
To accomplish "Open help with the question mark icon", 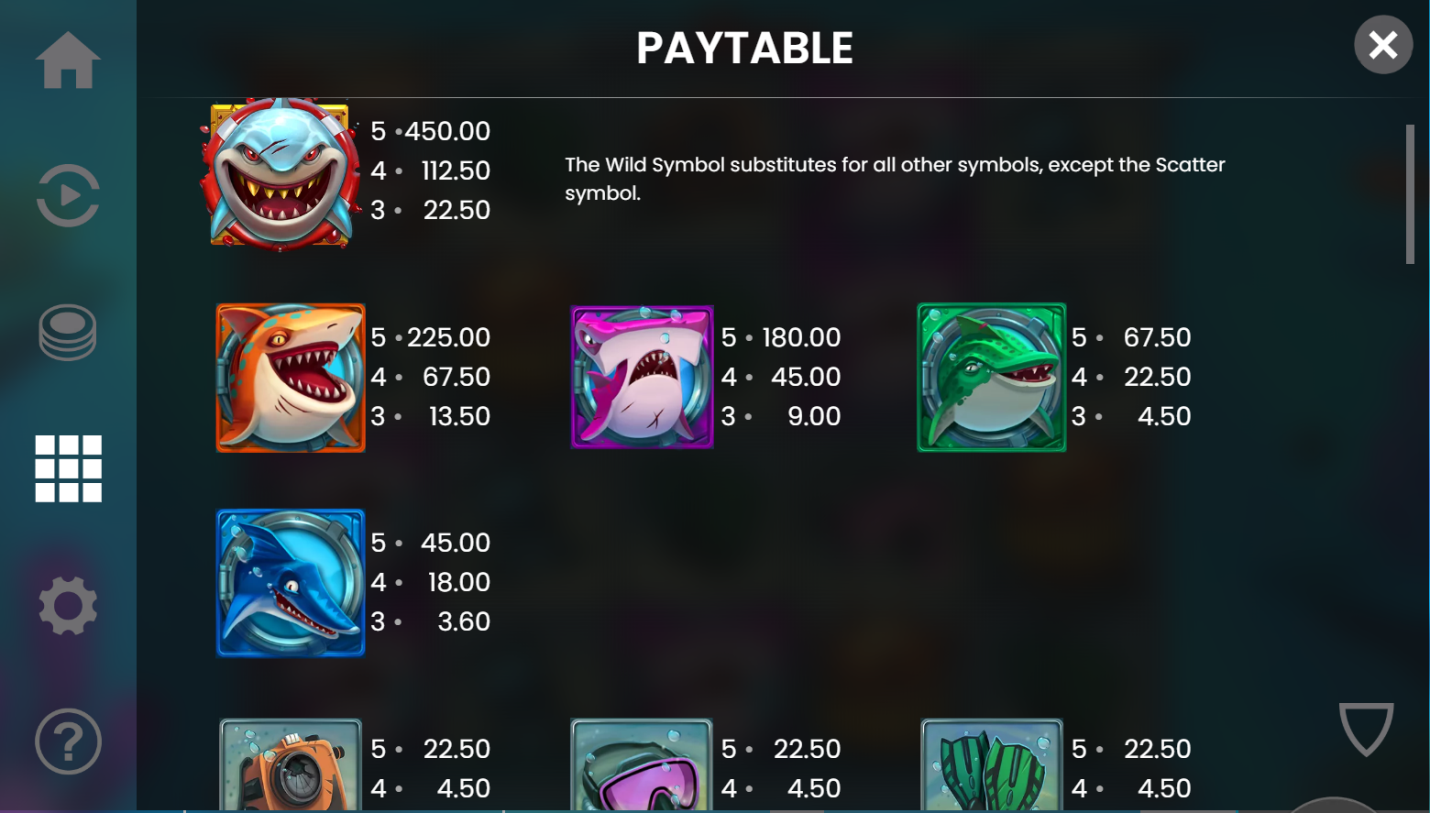I will [x=67, y=741].
